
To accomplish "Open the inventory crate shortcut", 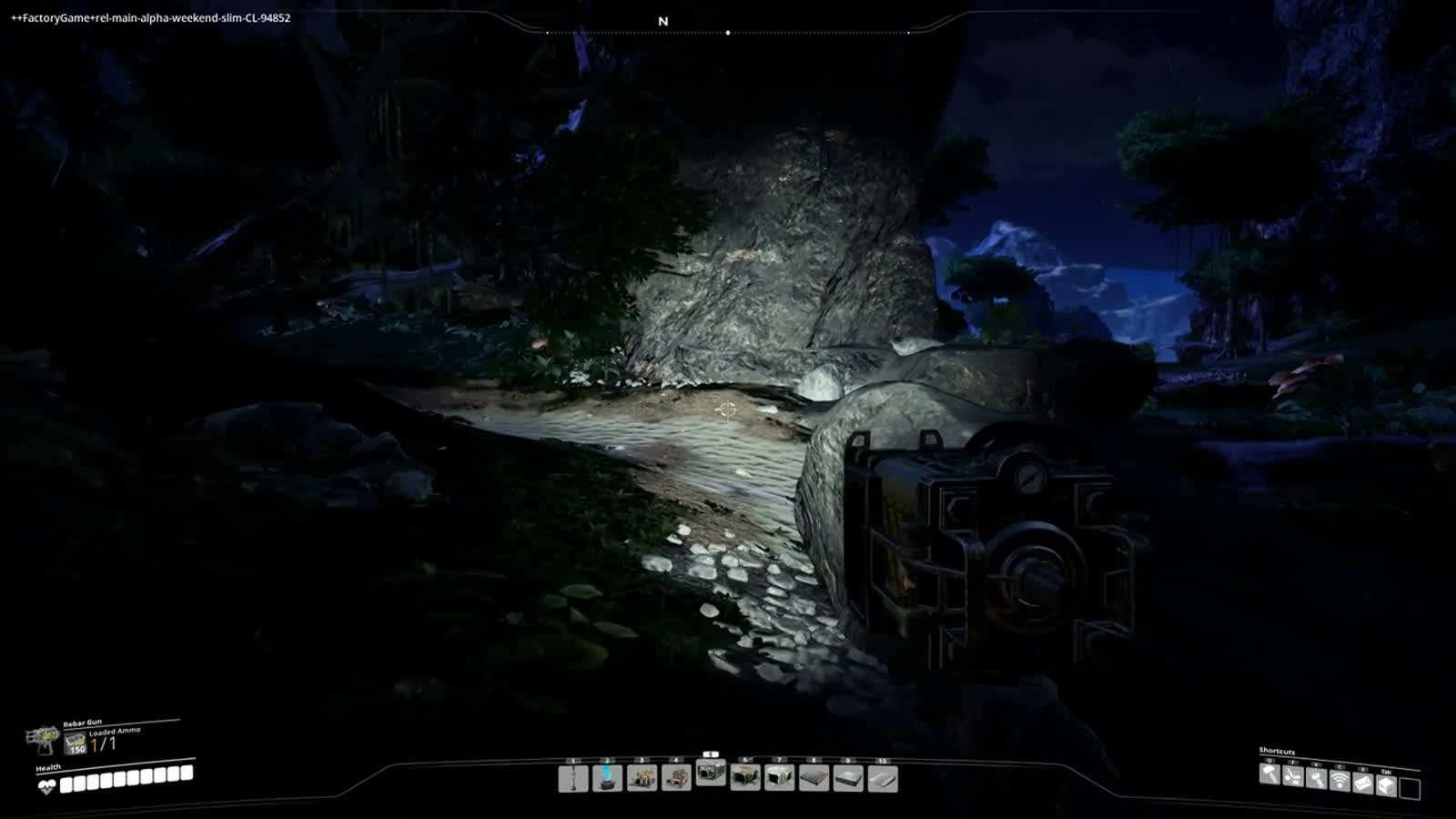I will [x=1386, y=784].
